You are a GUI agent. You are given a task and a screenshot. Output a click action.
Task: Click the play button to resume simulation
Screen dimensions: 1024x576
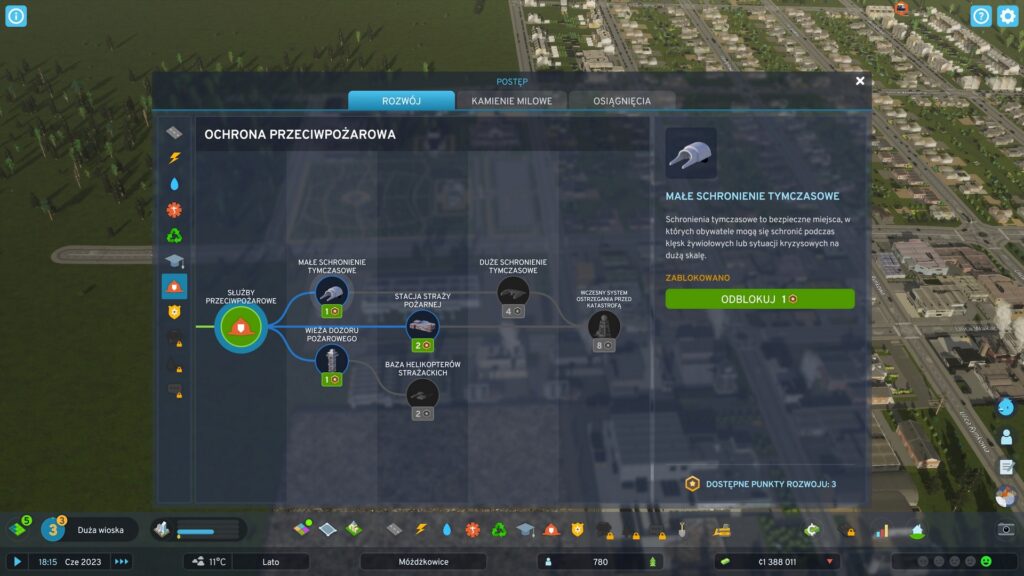point(17,562)
